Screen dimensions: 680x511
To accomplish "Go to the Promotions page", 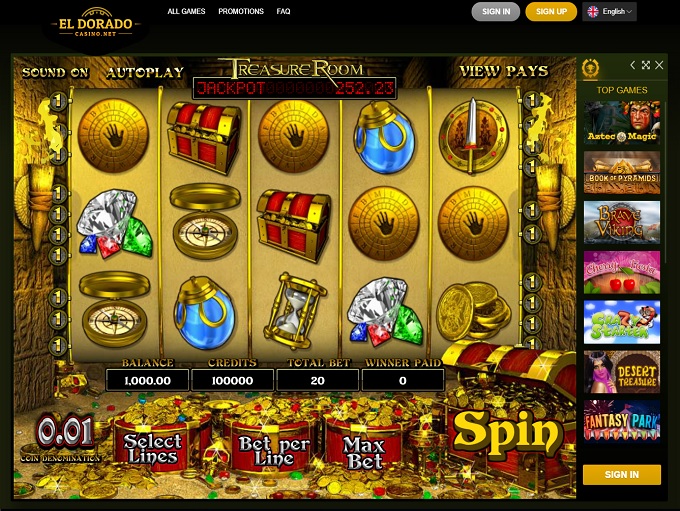I will [x=240, y=12].
